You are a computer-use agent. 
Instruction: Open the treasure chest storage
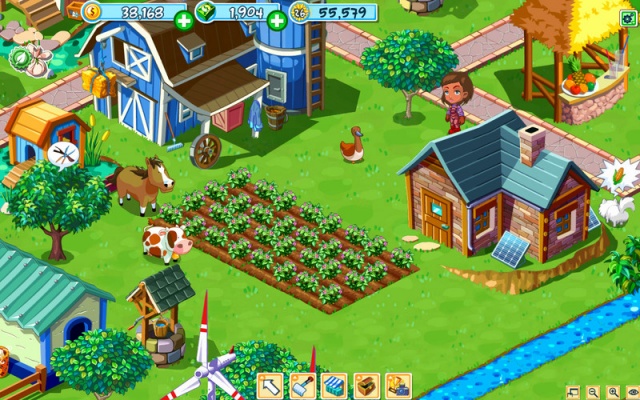pos(366,385)
